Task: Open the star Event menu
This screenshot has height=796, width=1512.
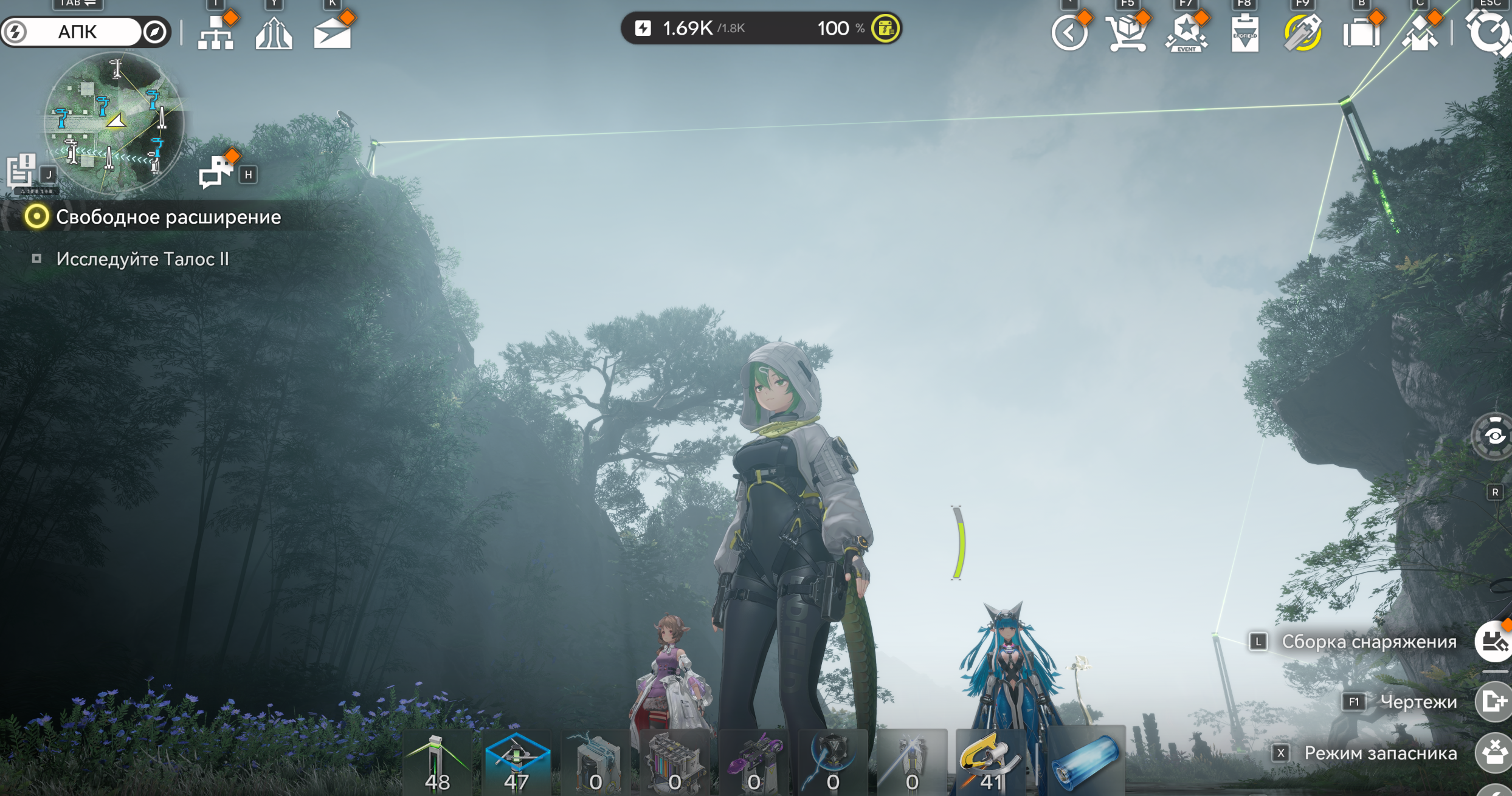Action: pos(1186,33)
